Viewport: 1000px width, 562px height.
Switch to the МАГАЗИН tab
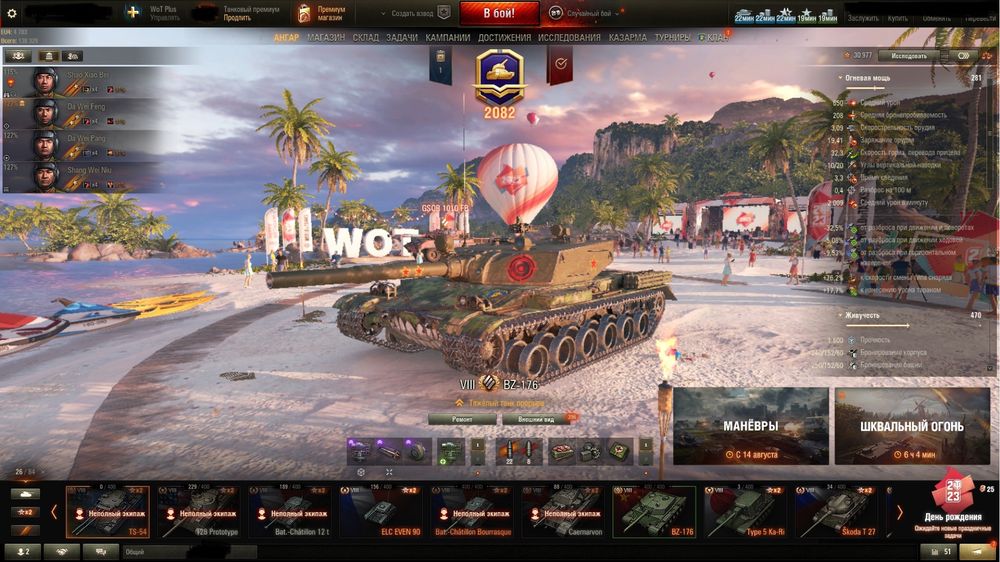326,38
